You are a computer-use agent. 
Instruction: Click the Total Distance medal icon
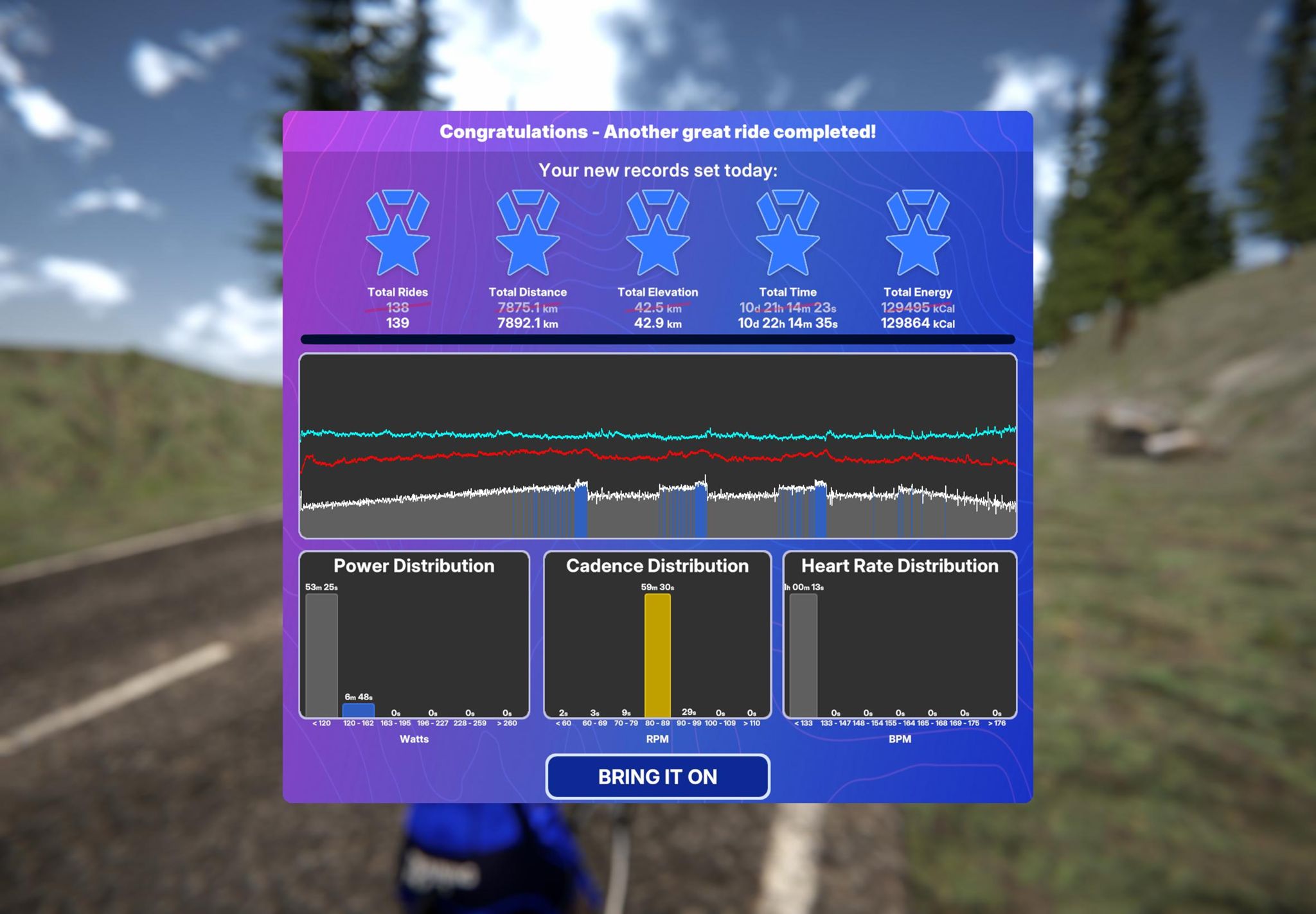pyautogui.click(x=528, y=233)
